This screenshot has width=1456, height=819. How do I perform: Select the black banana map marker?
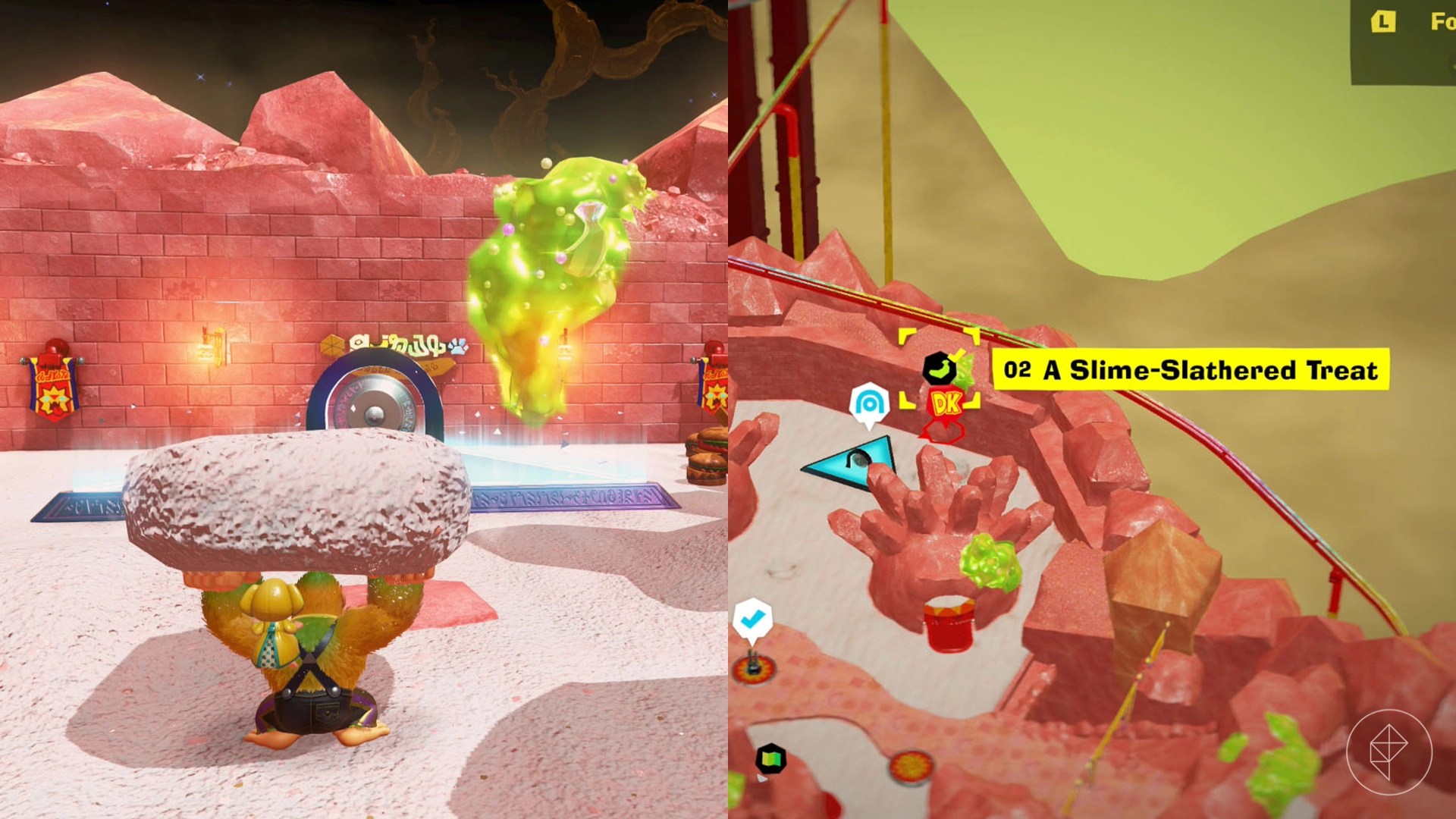coord(939,369)
